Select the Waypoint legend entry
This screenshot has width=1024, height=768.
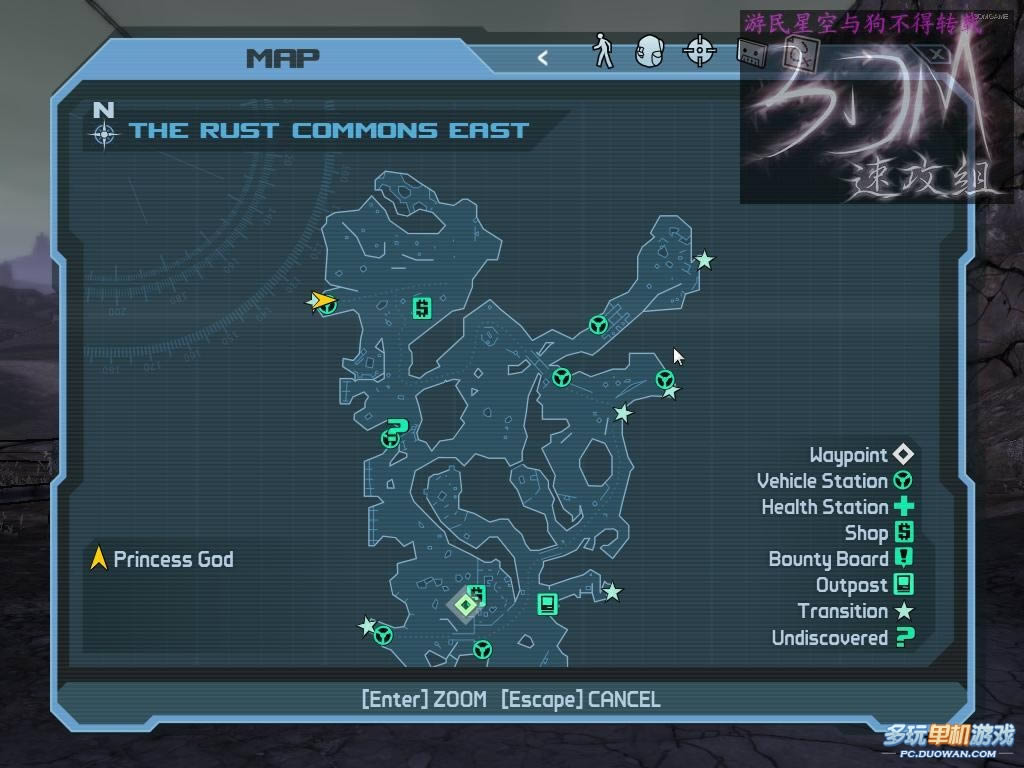(861, 455)
